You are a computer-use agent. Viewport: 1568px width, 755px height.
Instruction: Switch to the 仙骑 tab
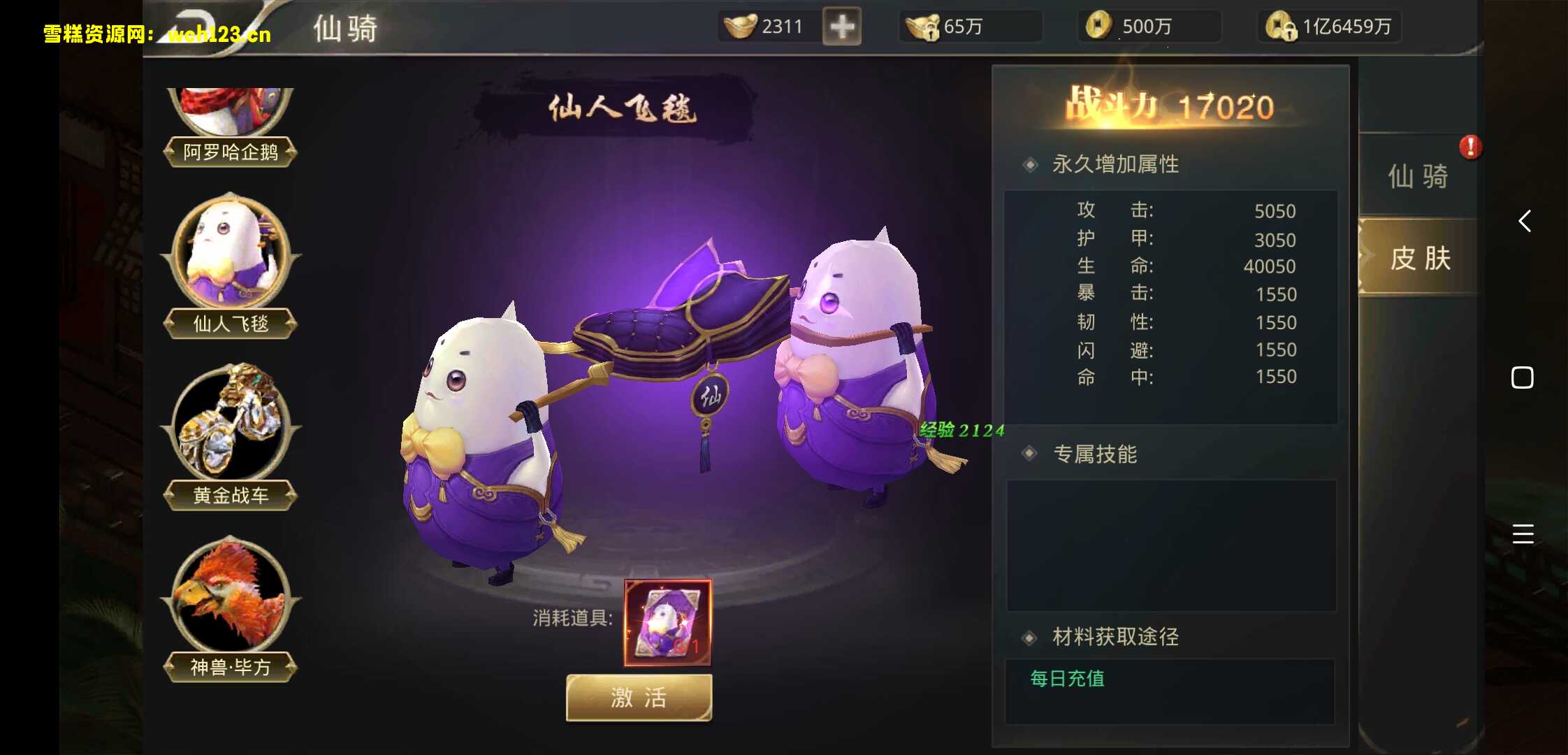[x=1420, y=177]
